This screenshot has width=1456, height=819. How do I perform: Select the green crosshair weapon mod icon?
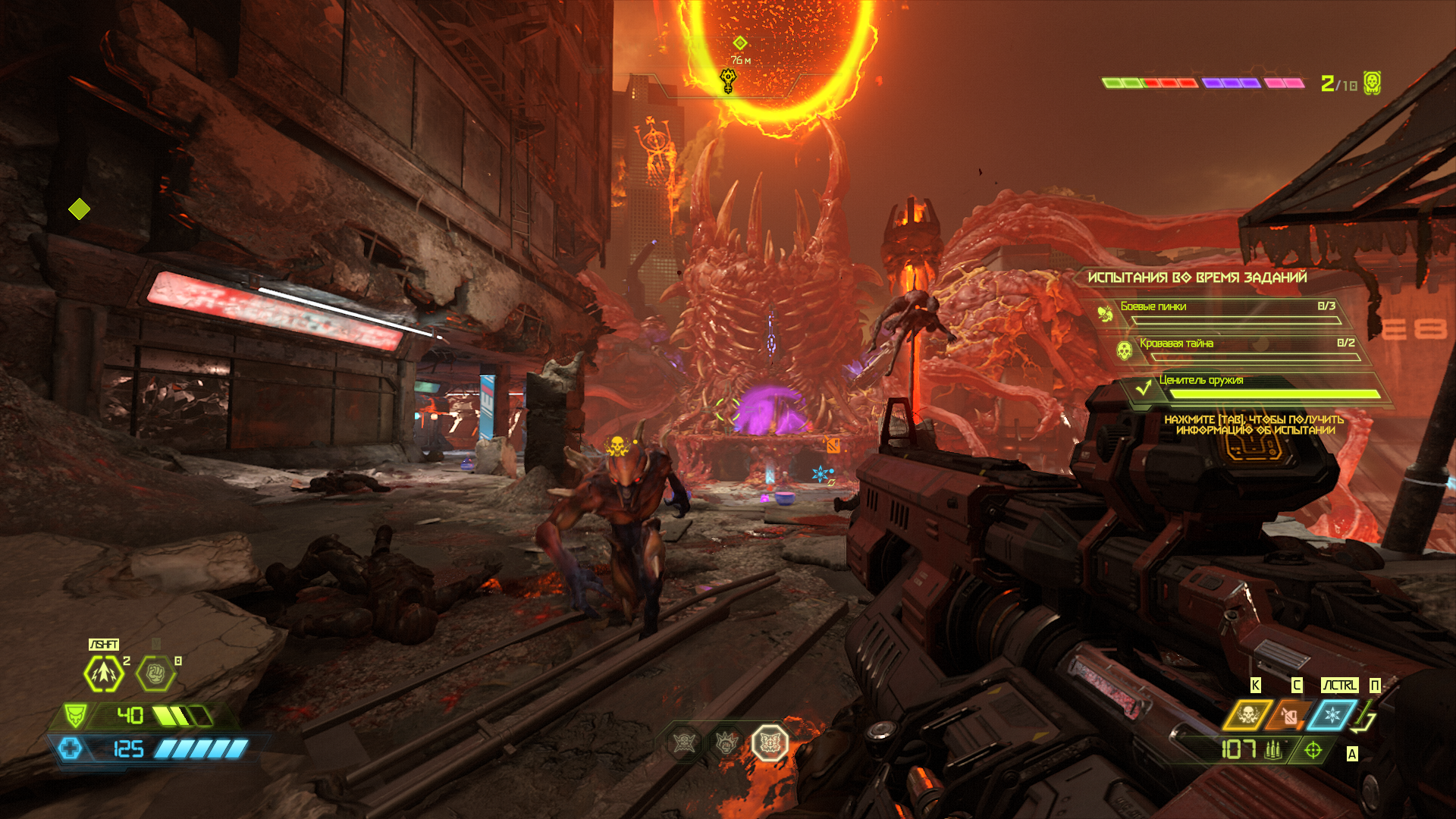[1313, 751]
